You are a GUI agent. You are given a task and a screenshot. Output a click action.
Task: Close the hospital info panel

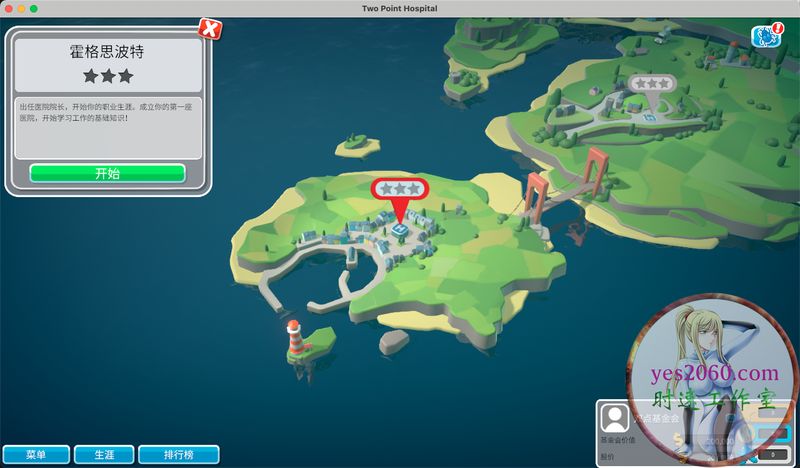(209, 27)
